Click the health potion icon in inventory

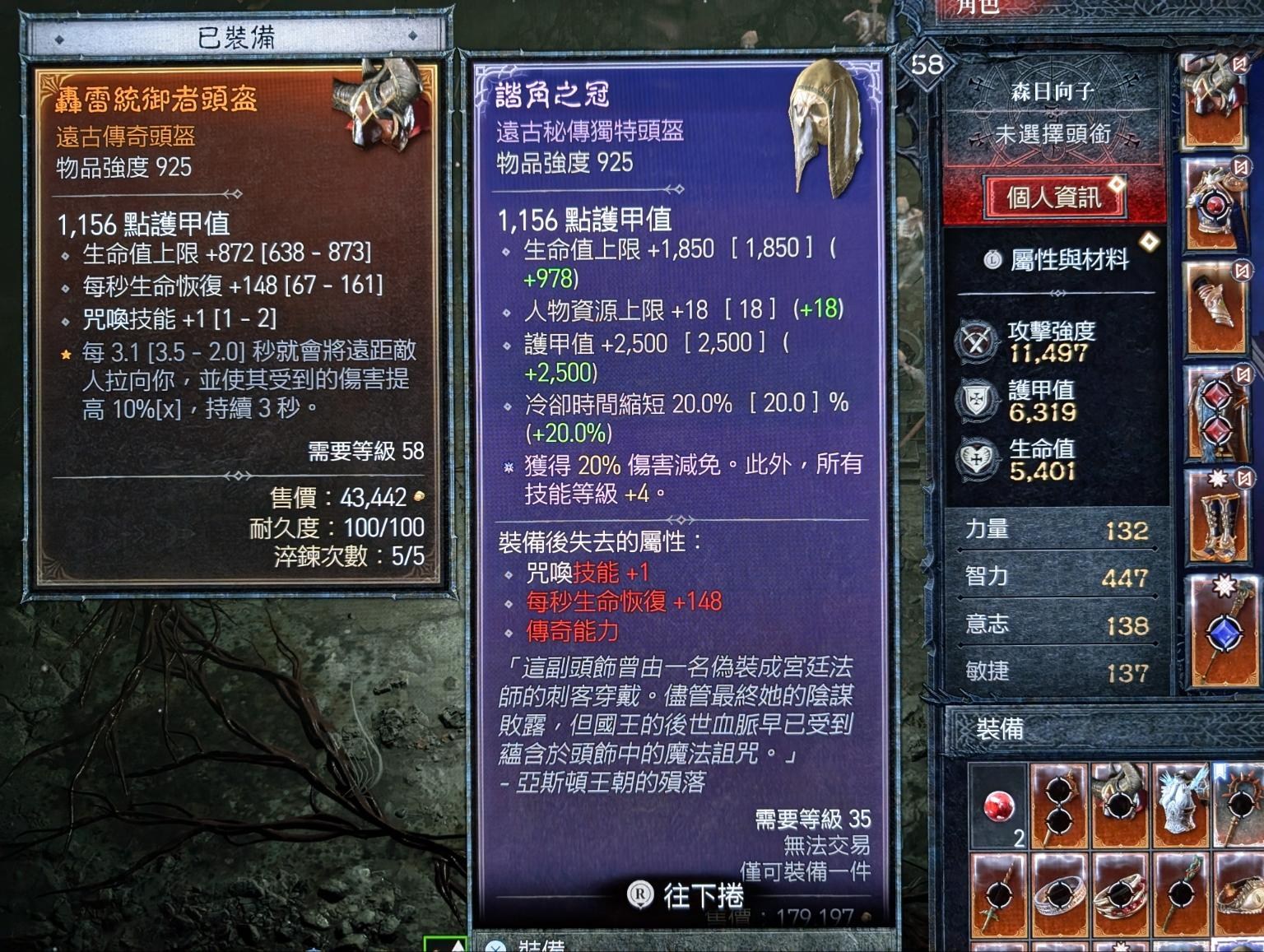(x=998, y=805)
